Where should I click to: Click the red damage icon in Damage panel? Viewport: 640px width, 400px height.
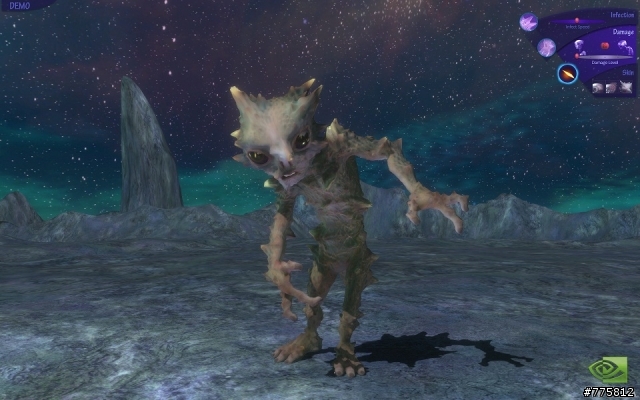(x=604, y=45)
